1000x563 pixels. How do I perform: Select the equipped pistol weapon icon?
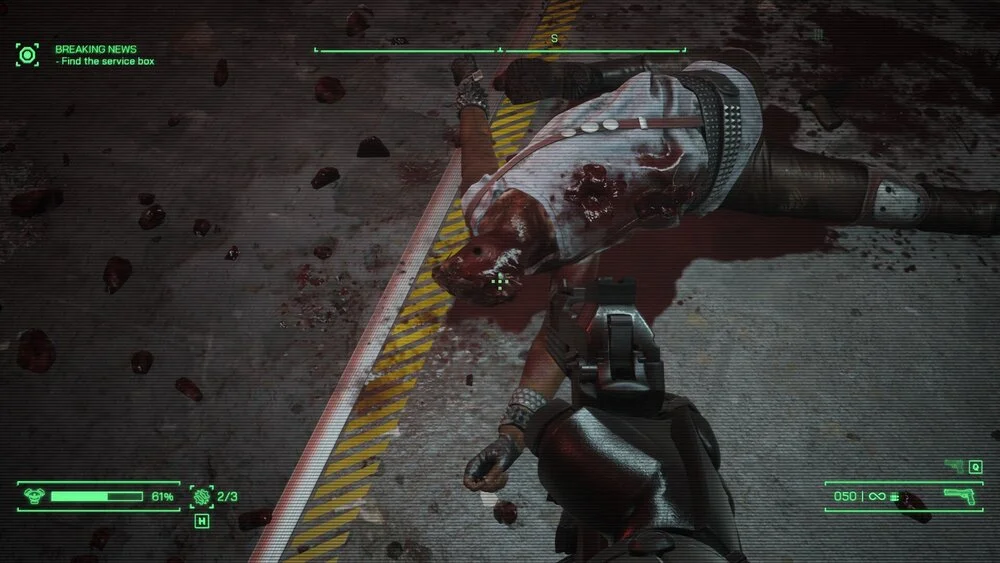960,496
